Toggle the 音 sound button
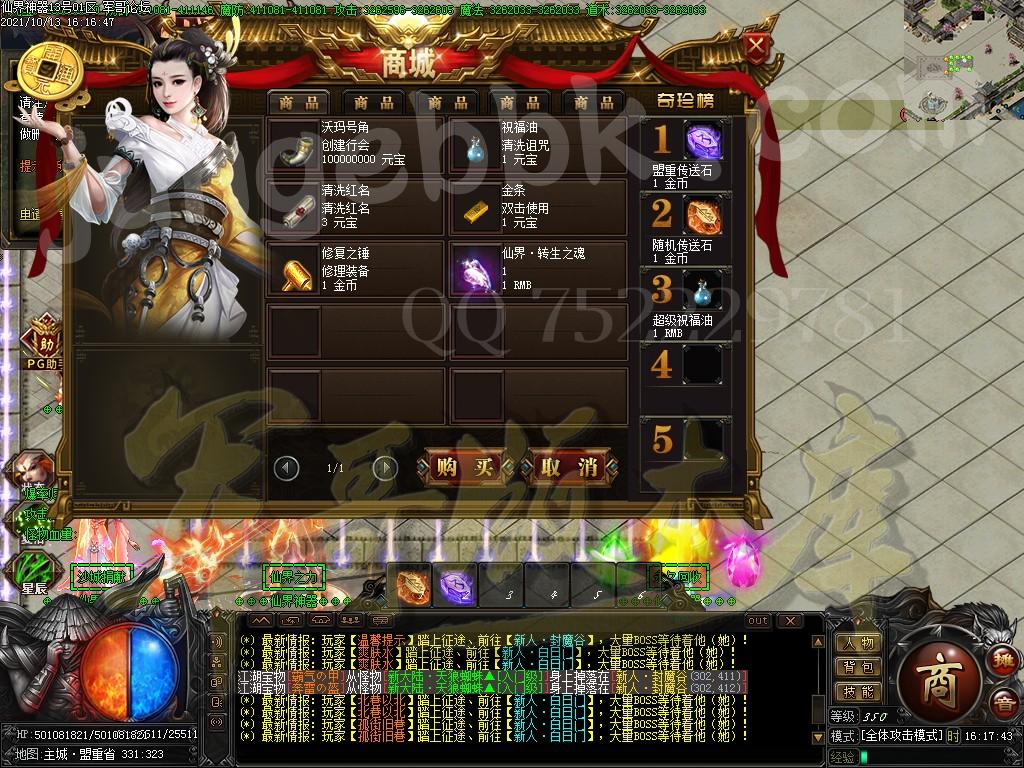1024x768 pixels. [x=1002, y=703]
